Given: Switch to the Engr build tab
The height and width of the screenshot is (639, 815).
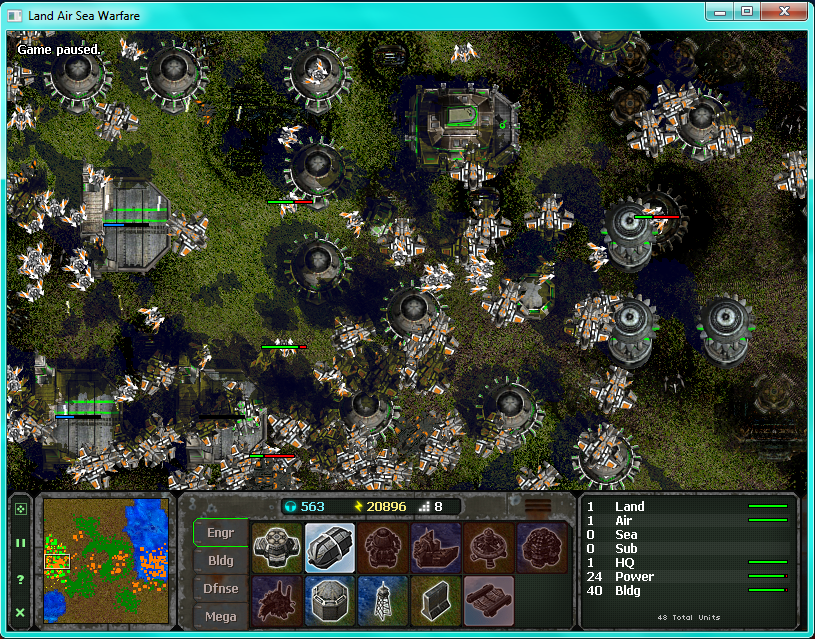Looking at the screenshot, I should coord(220,533).
